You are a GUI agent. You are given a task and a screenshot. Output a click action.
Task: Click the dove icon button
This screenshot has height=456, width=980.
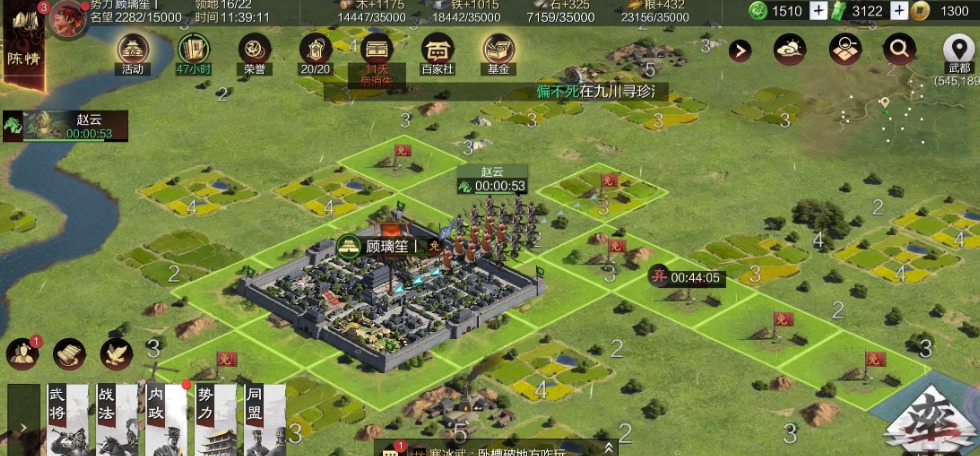pos(116,353)
